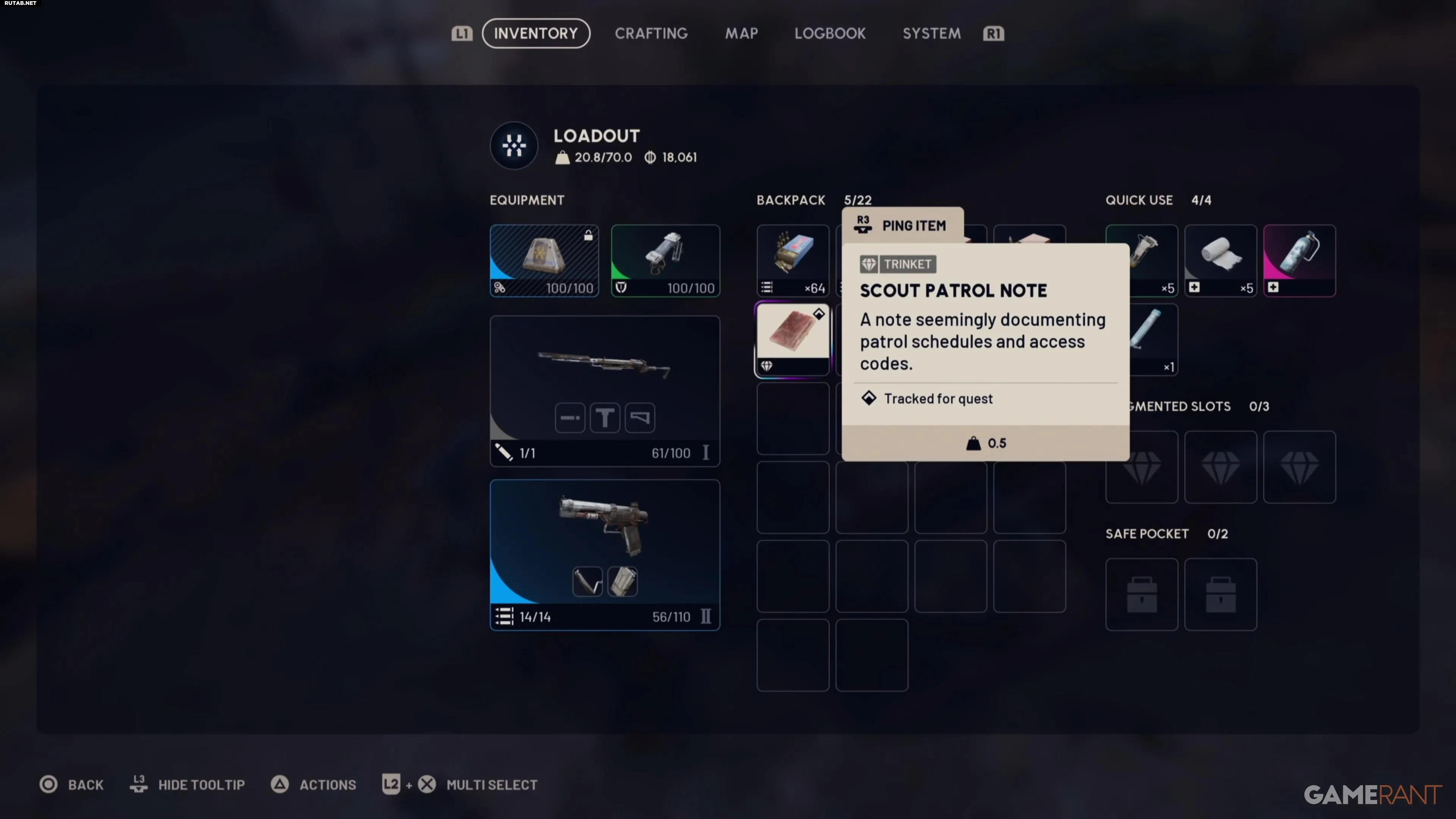Select the Inventory tab
Image resolution: width=1456 pixels, height=819 pixels.
[535, 33]
